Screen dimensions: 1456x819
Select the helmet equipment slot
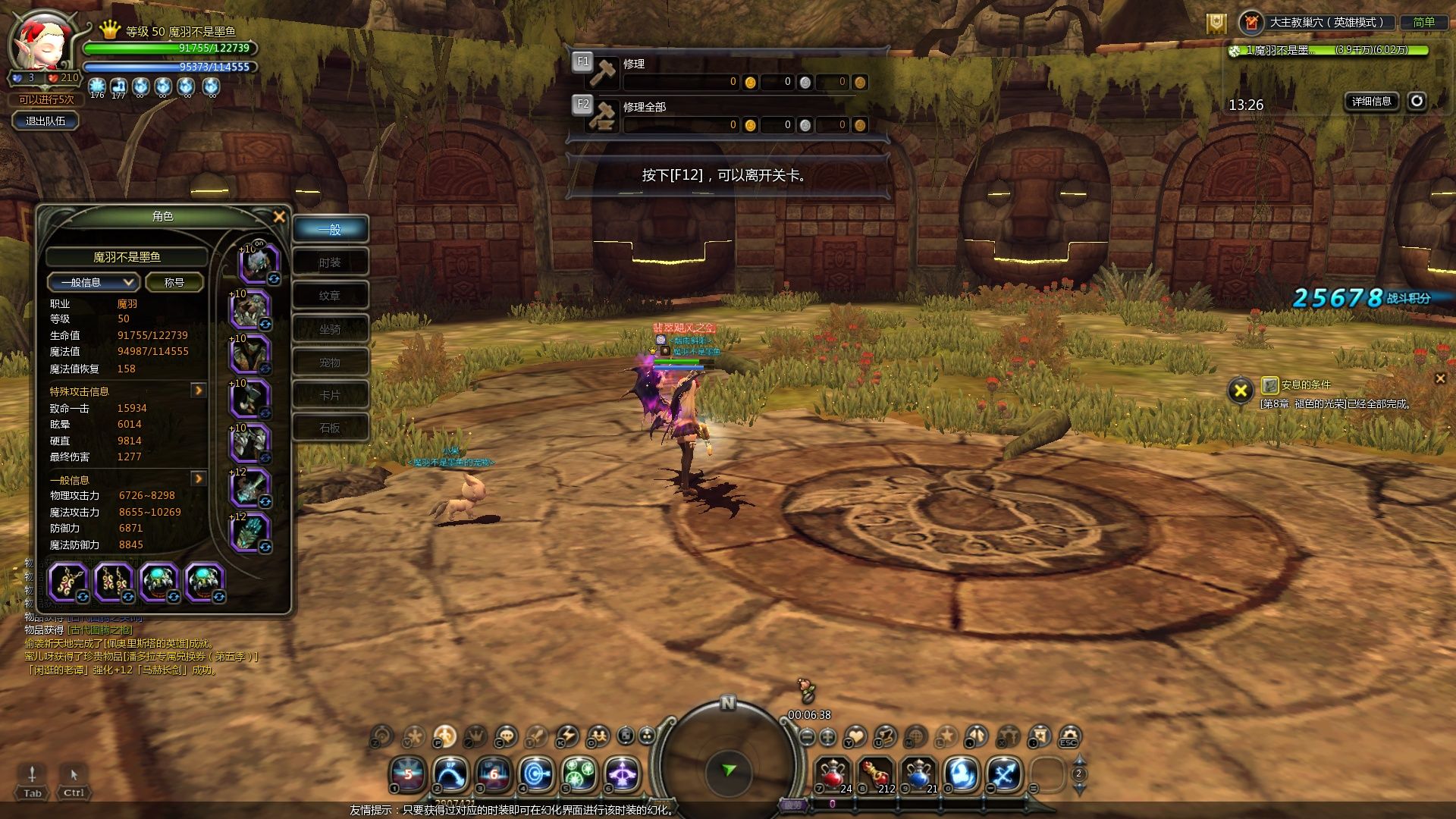(259, 263)
